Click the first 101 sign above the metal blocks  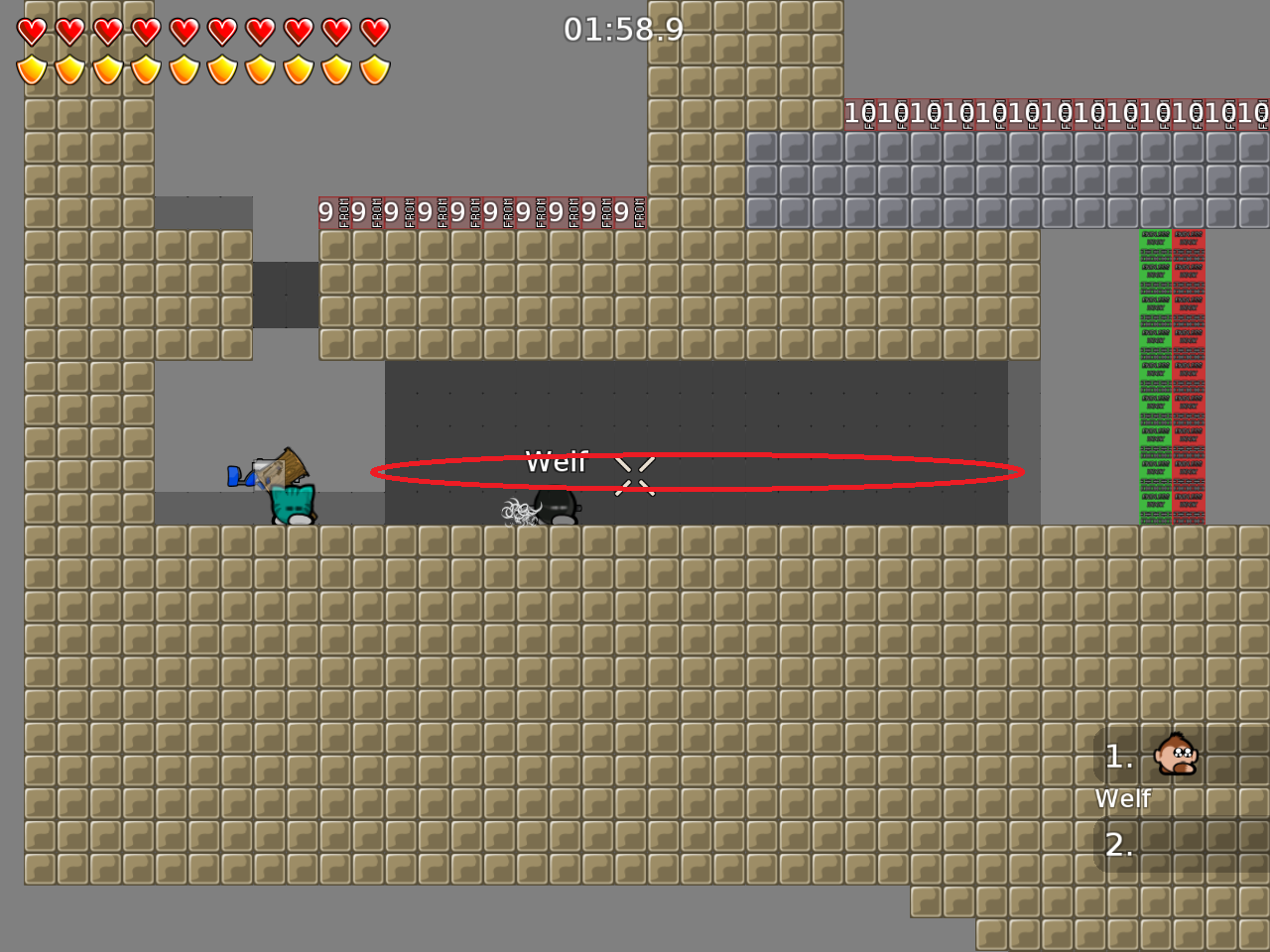tap(863, 115)
